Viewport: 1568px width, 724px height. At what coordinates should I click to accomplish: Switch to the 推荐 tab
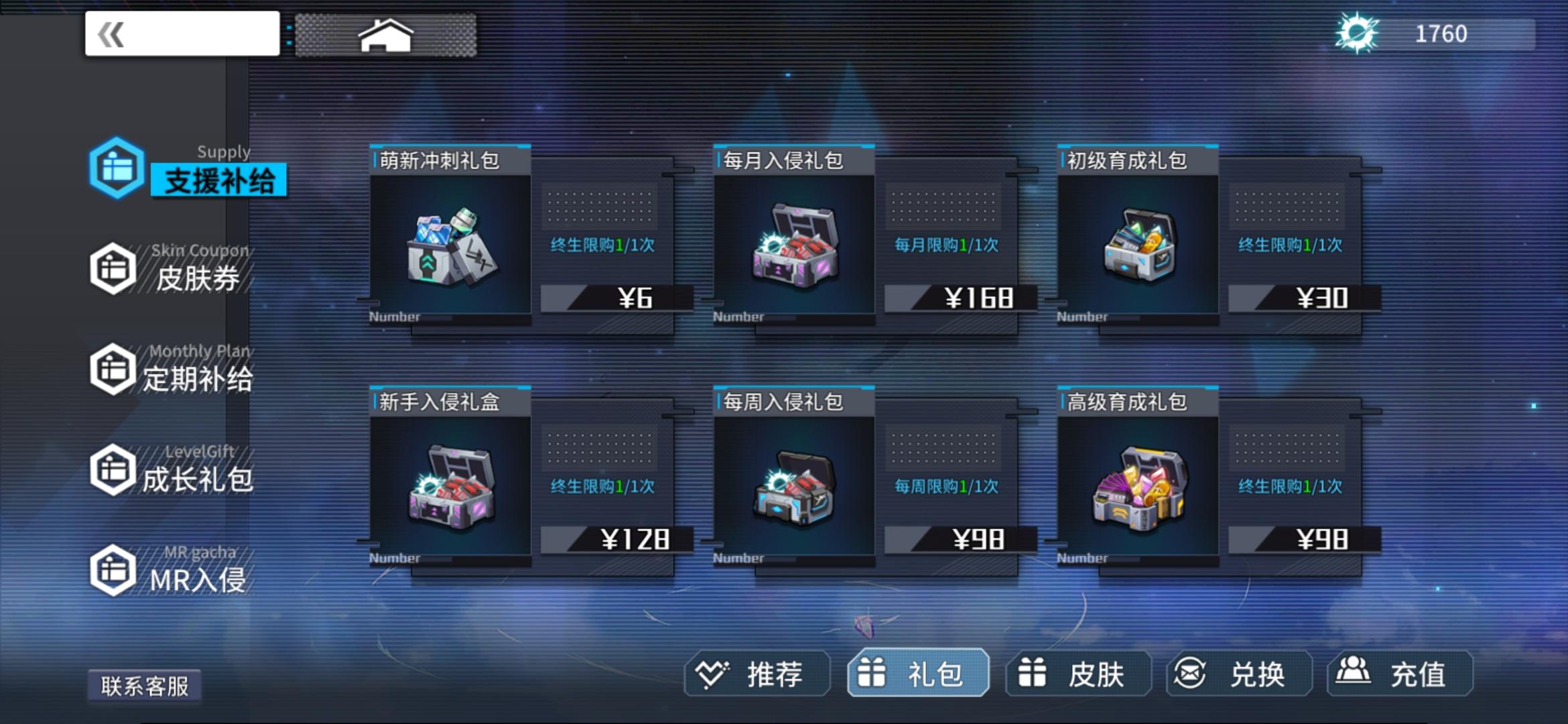pos(758,675)
